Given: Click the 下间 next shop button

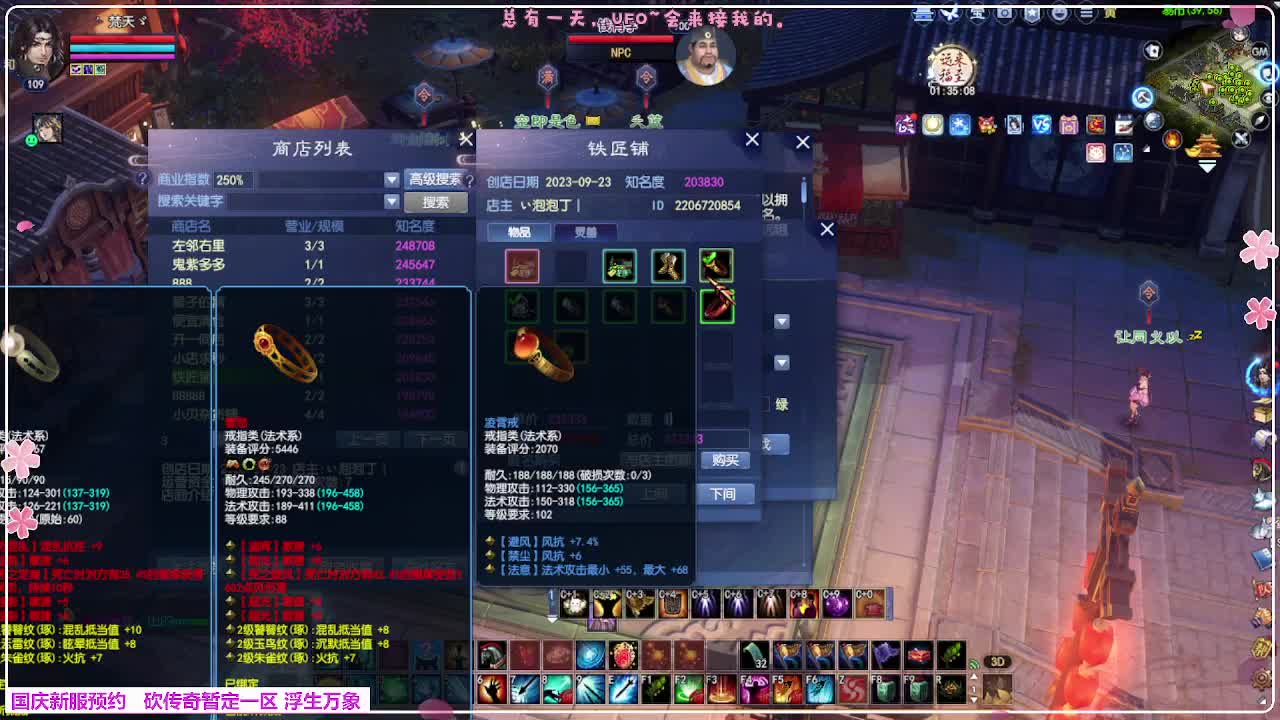Looking at the screenshot, I should click(x=723, y=494).
